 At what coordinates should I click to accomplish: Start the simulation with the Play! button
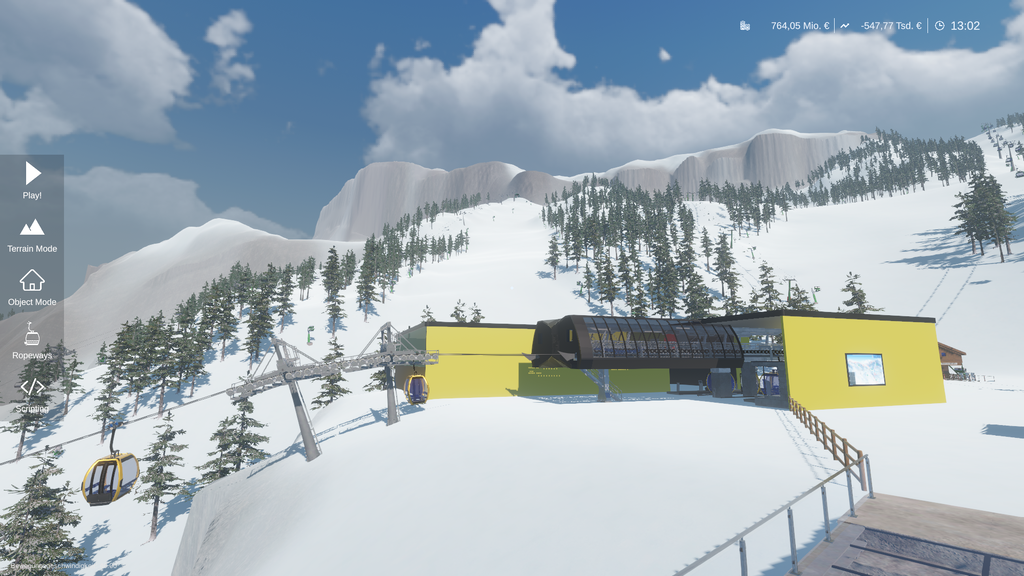point(32,180)
